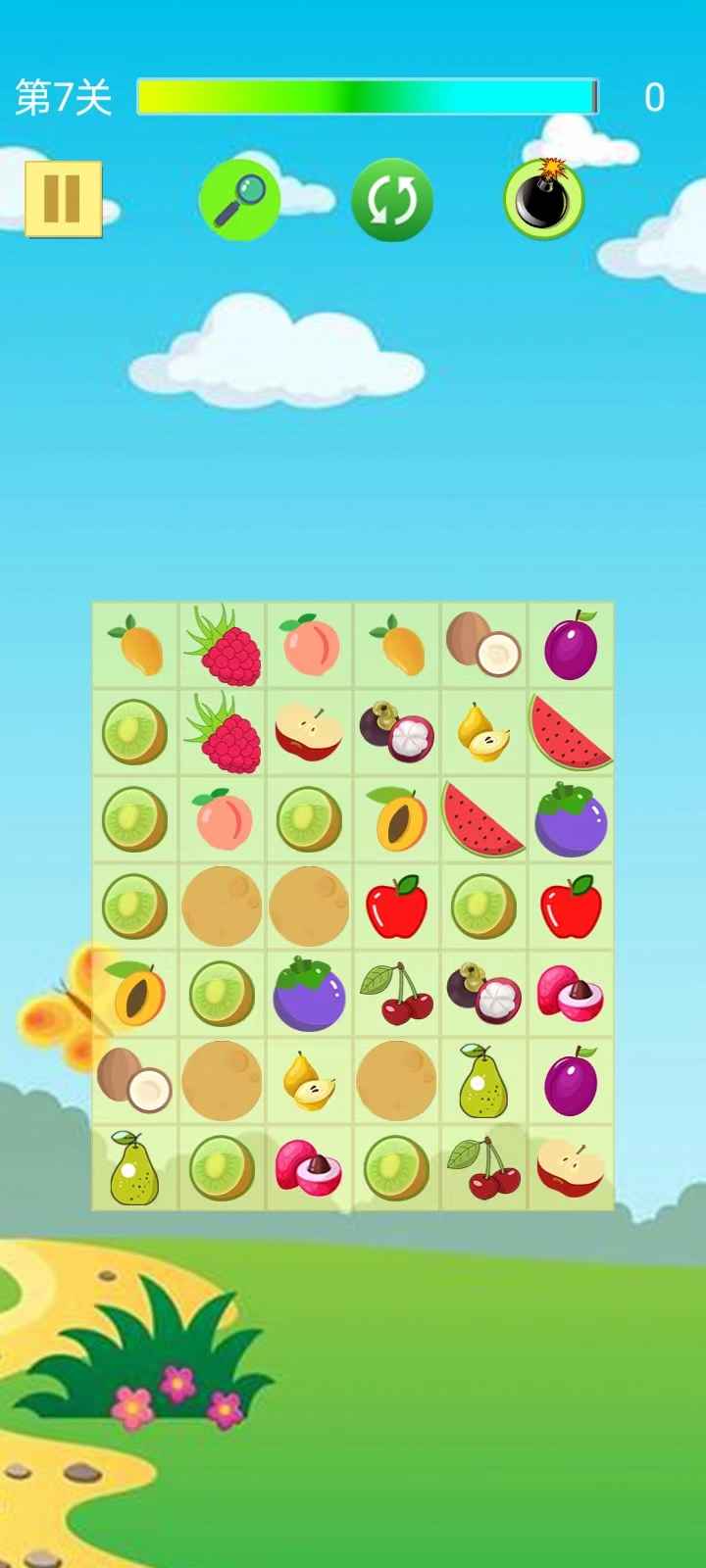
Task: Shuffle the board with the green refresh button
Action: (392, 200)
